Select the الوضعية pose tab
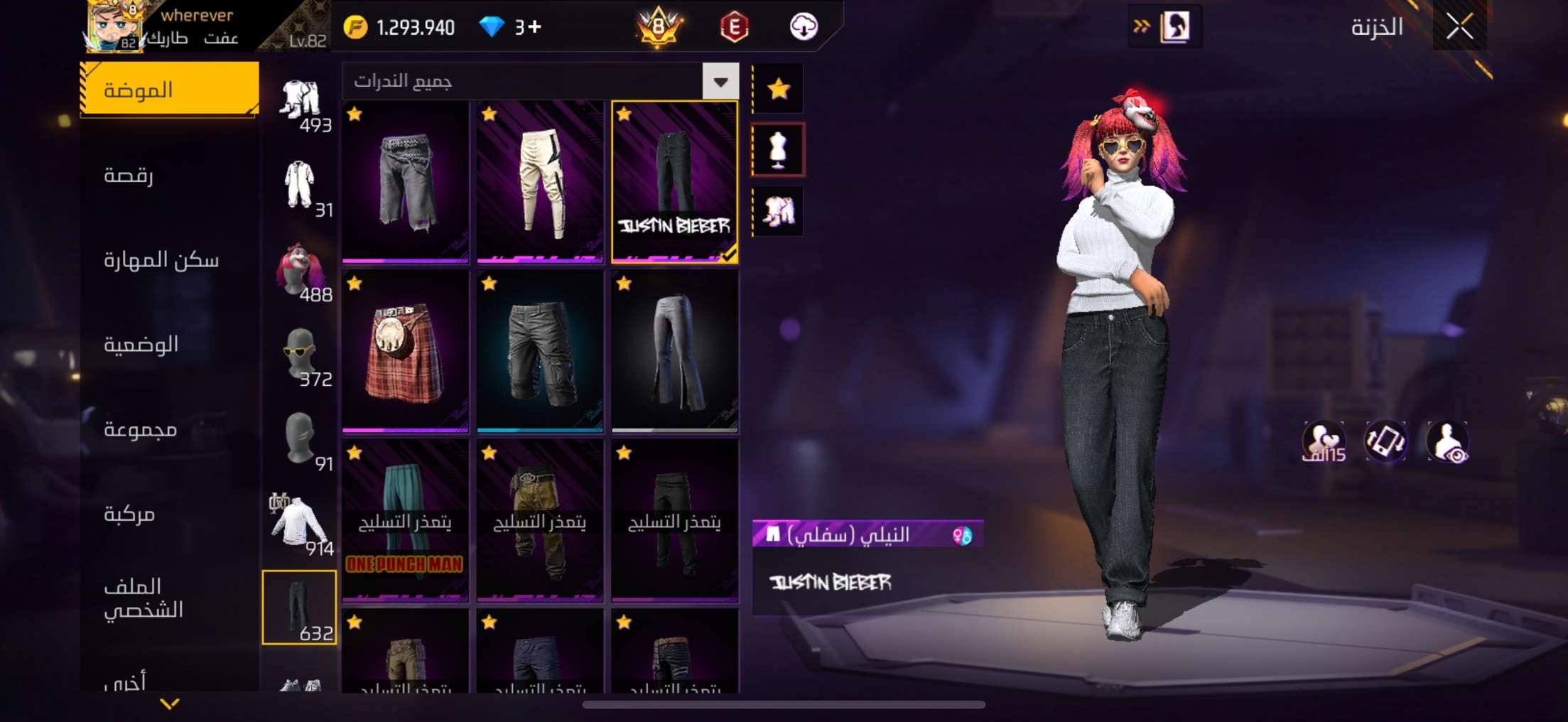The image size is (1568, 722). click(141, 345)
